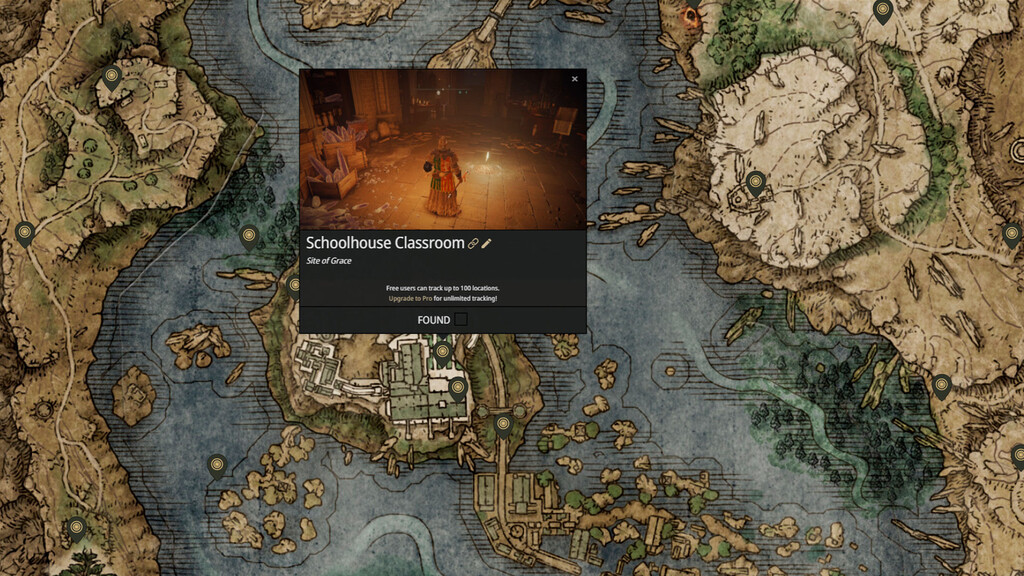Tick the FOUND checkbox
This screenshot has width=1024, height=576.
[x=461, y=320]
